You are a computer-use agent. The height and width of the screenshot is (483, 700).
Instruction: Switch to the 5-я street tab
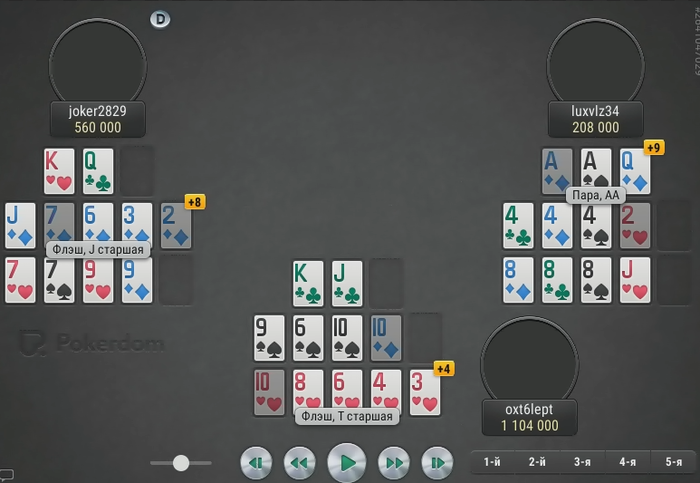click(672, 462)
